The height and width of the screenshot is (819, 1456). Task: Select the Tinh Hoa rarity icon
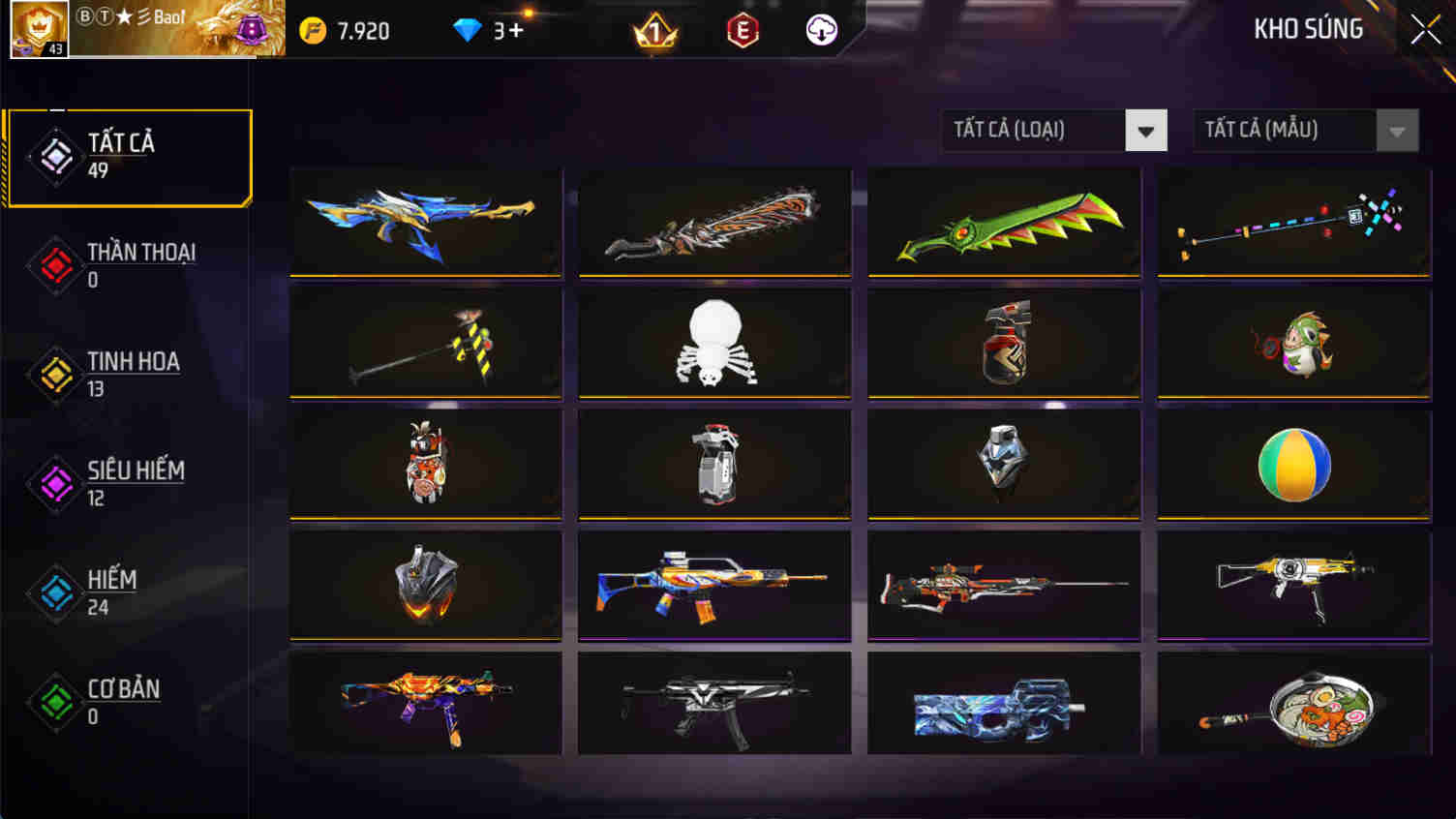click(x=53, y=373)
